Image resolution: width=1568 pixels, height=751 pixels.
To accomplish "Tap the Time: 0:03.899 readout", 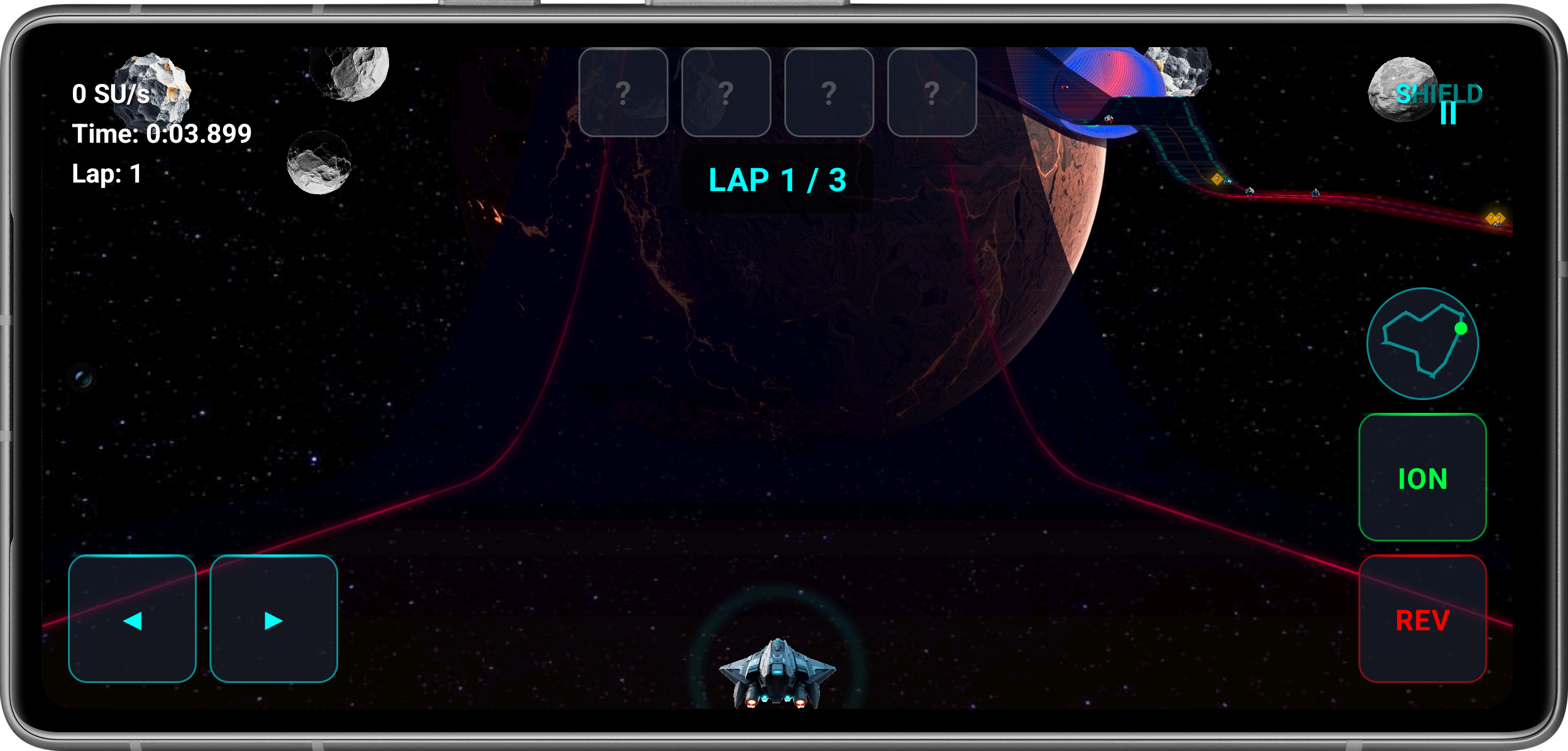I will (161, 133).
